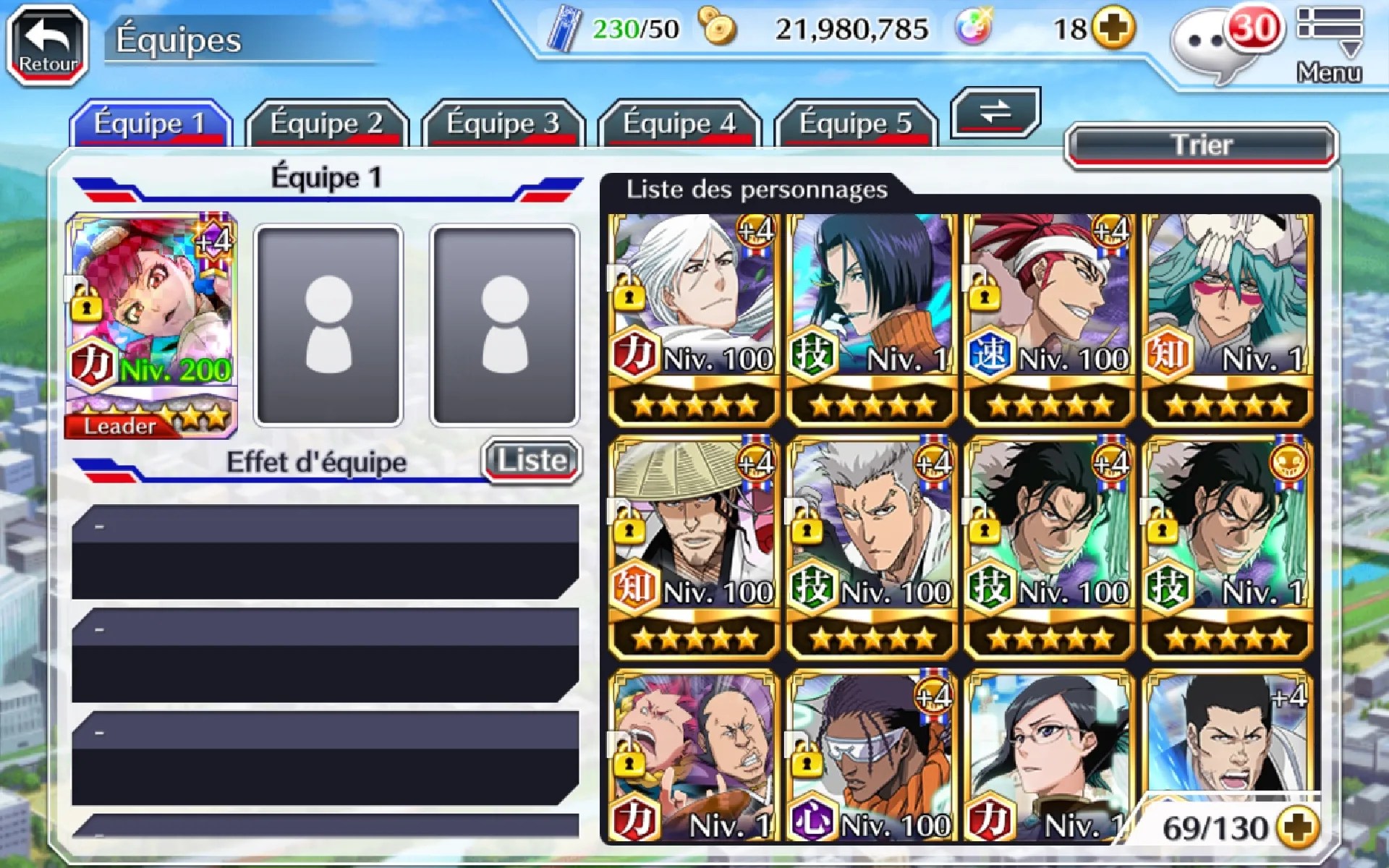Choose the teal-haired skull-mask character card
Screen dimensions: 1389x868
[1227, 318]
